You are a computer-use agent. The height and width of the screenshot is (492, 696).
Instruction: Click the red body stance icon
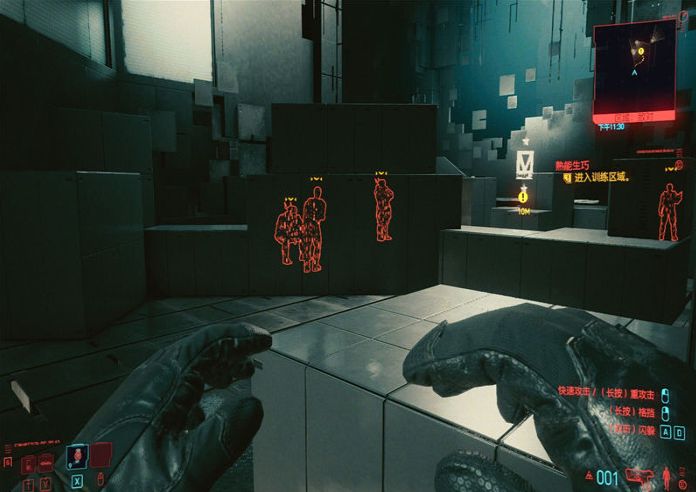[665, 475]
